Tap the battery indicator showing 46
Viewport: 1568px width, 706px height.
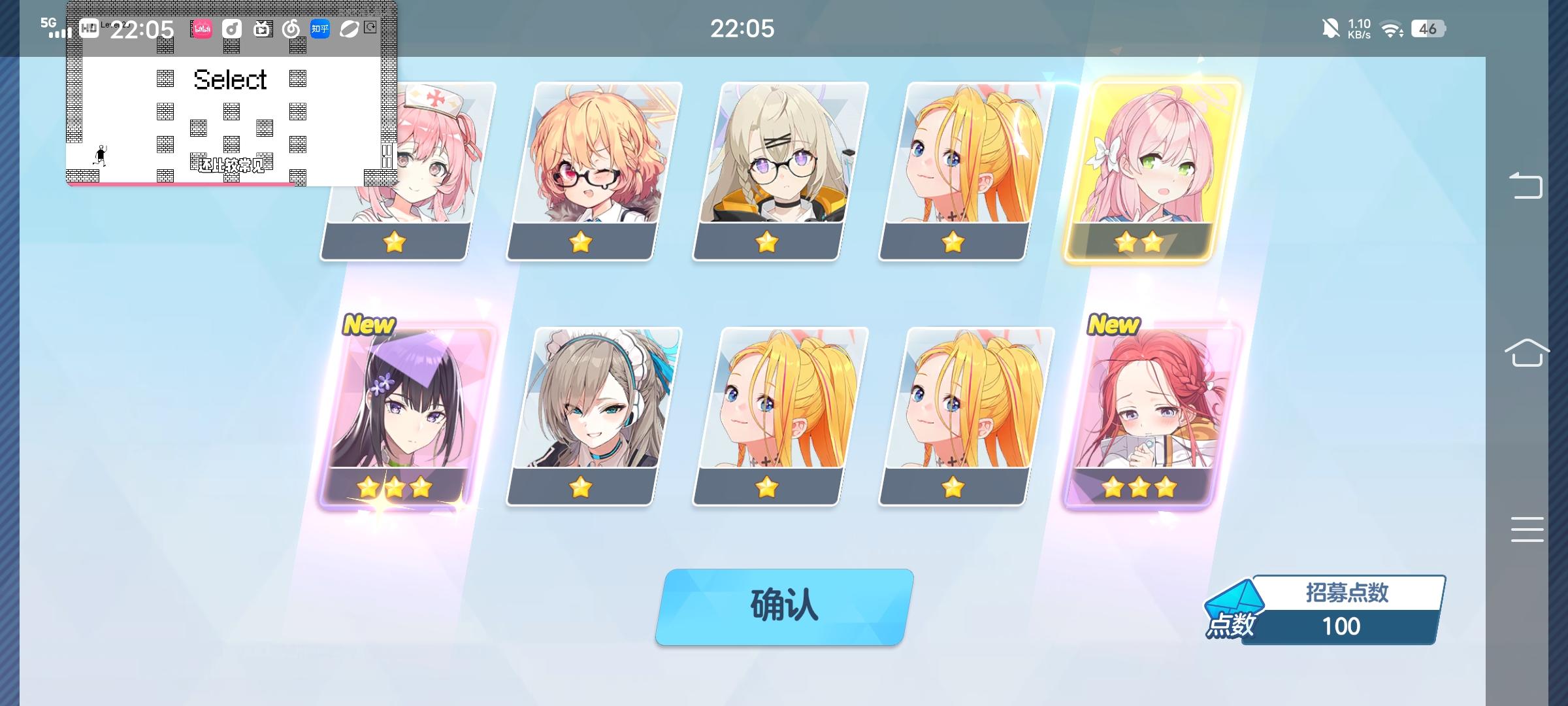point(1429,28)
